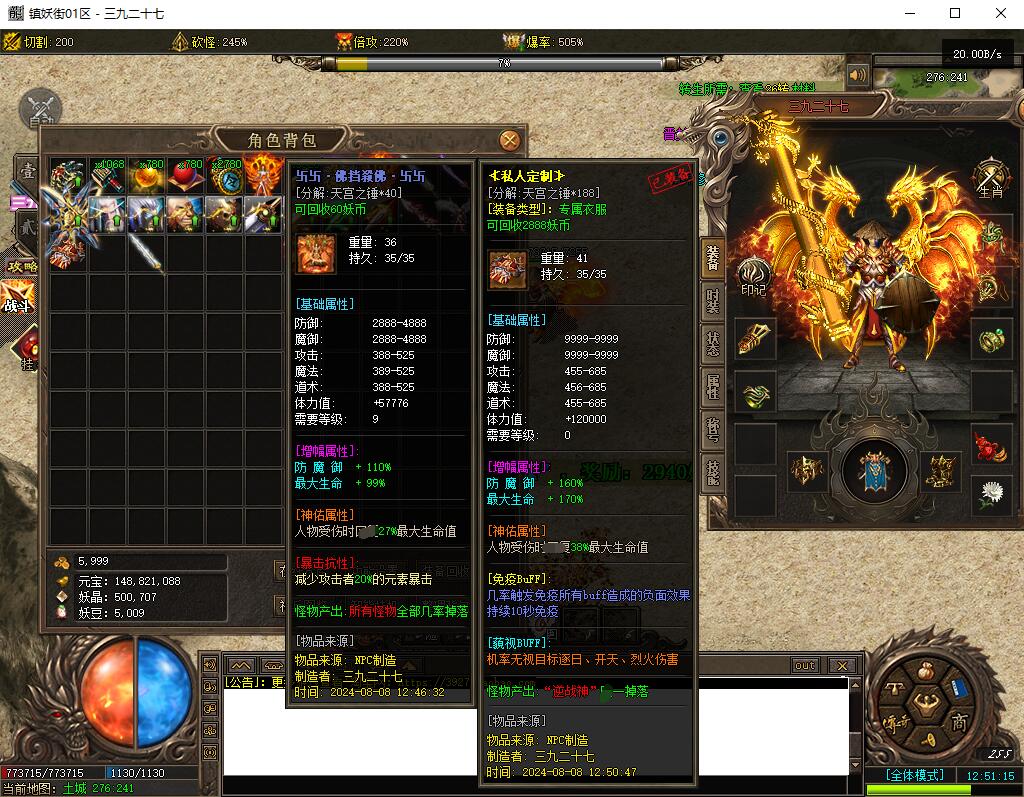Select the flaming winged costume item
Image resolution: width=1024 pixels, height=797 pixels.
264,176
